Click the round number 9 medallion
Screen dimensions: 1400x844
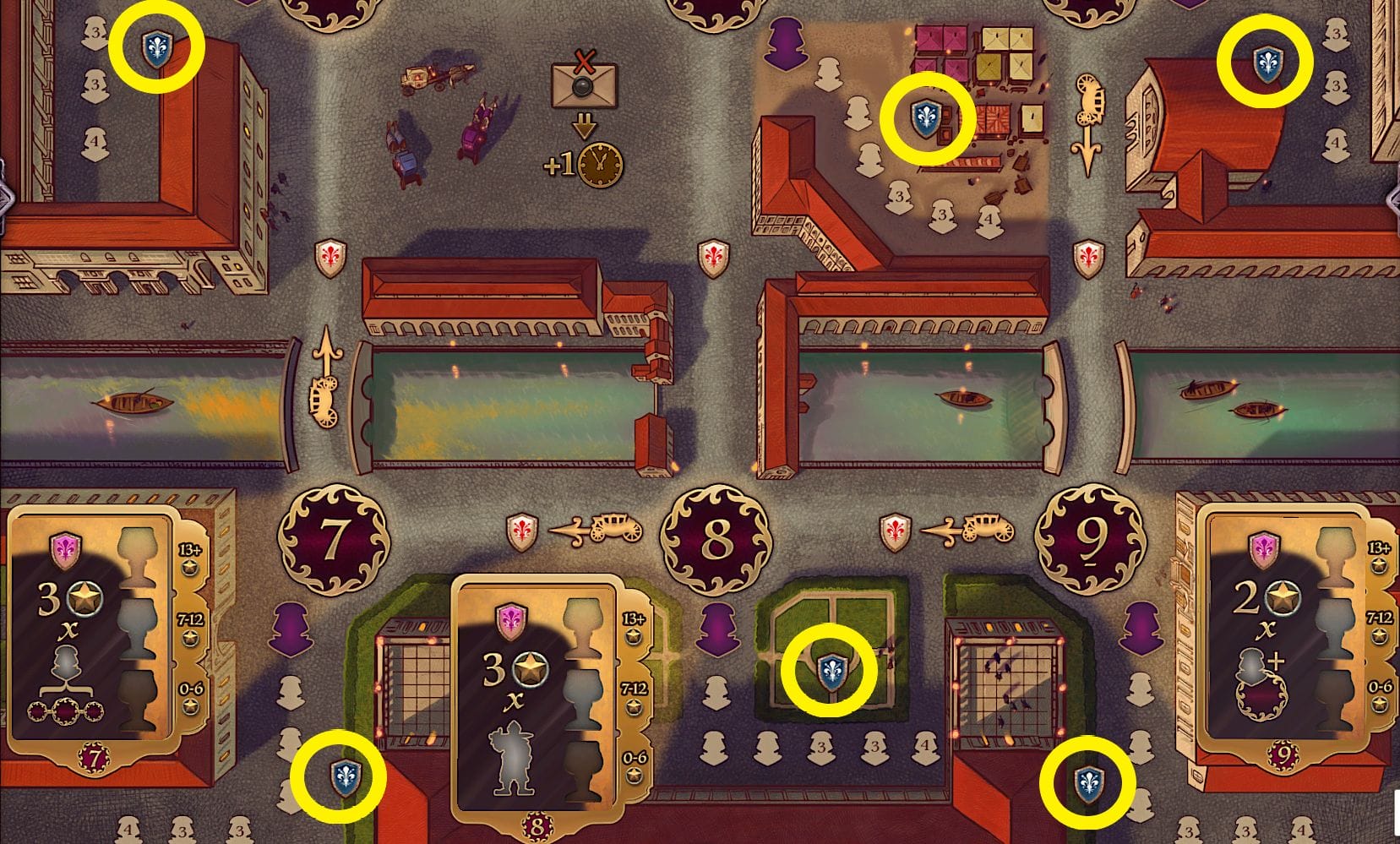click(x=1091, y=538)
